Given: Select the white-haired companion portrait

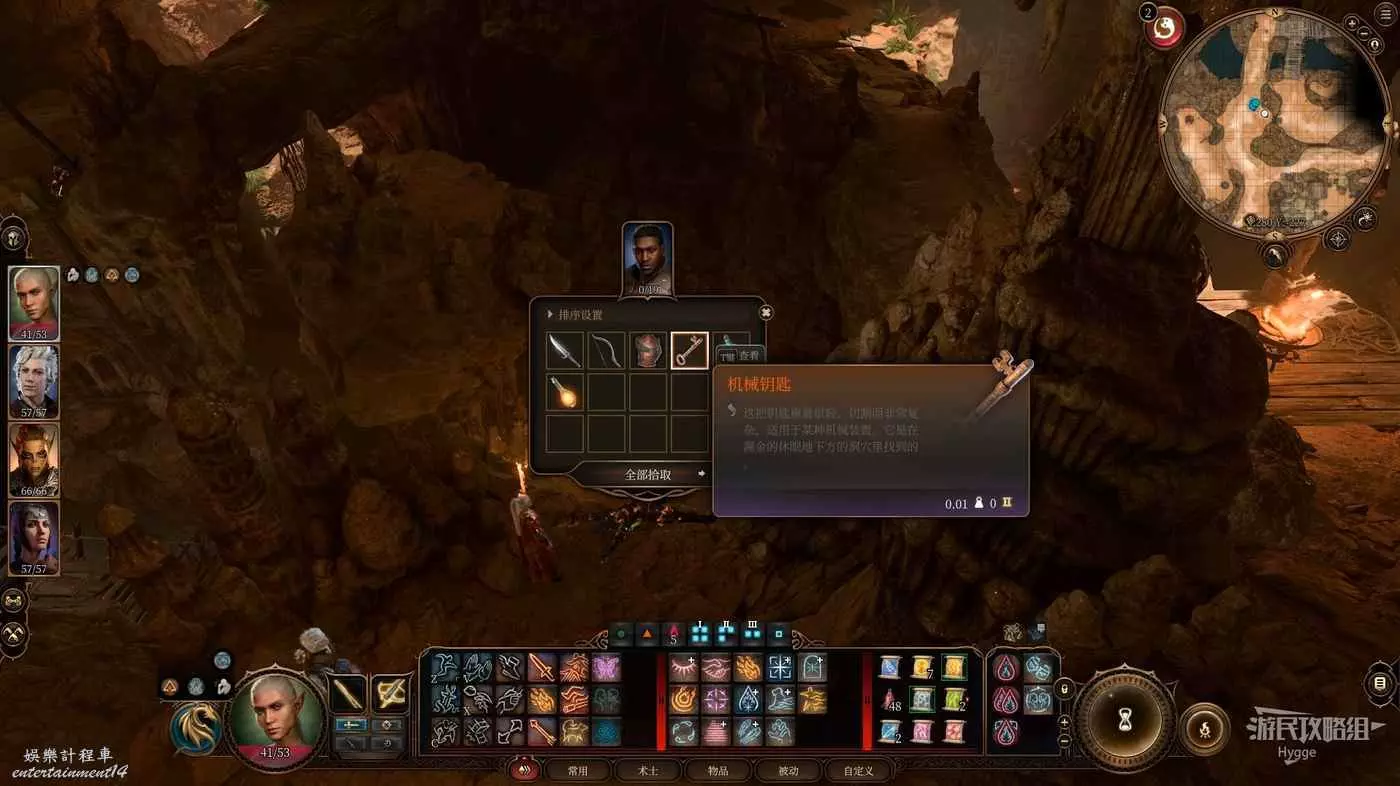Looking at the screenshot, I should [x=34, y=381].
